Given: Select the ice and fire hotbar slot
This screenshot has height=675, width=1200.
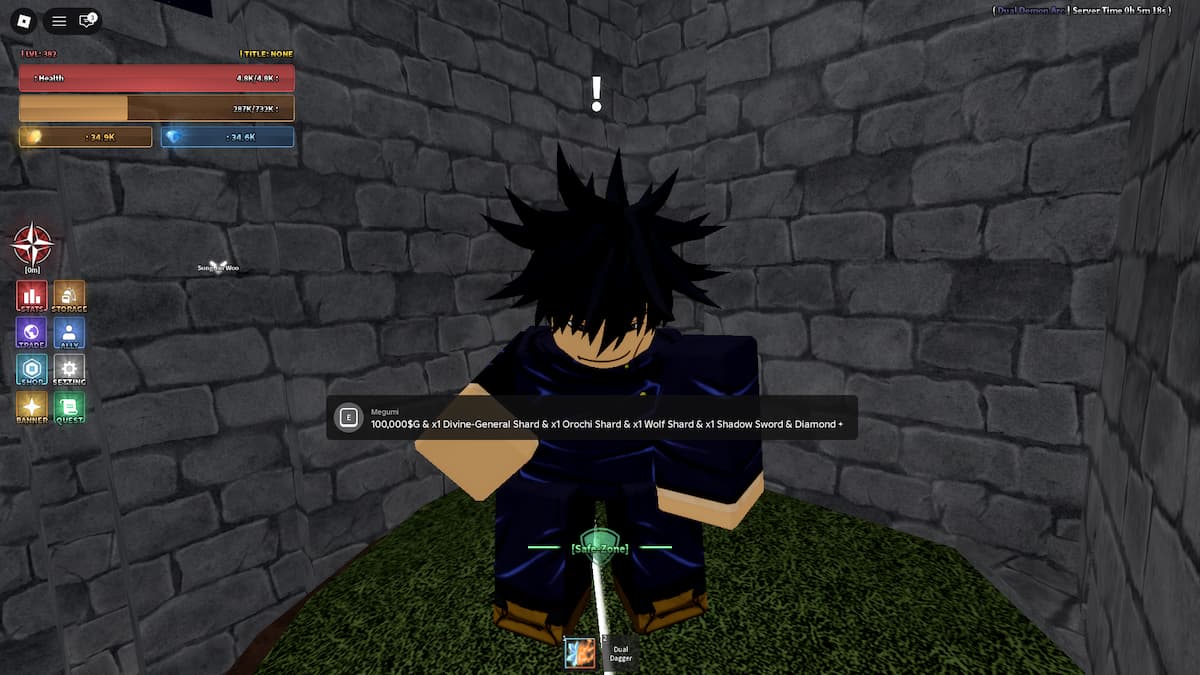Looking at the screenshot, I should coord(580,653).
